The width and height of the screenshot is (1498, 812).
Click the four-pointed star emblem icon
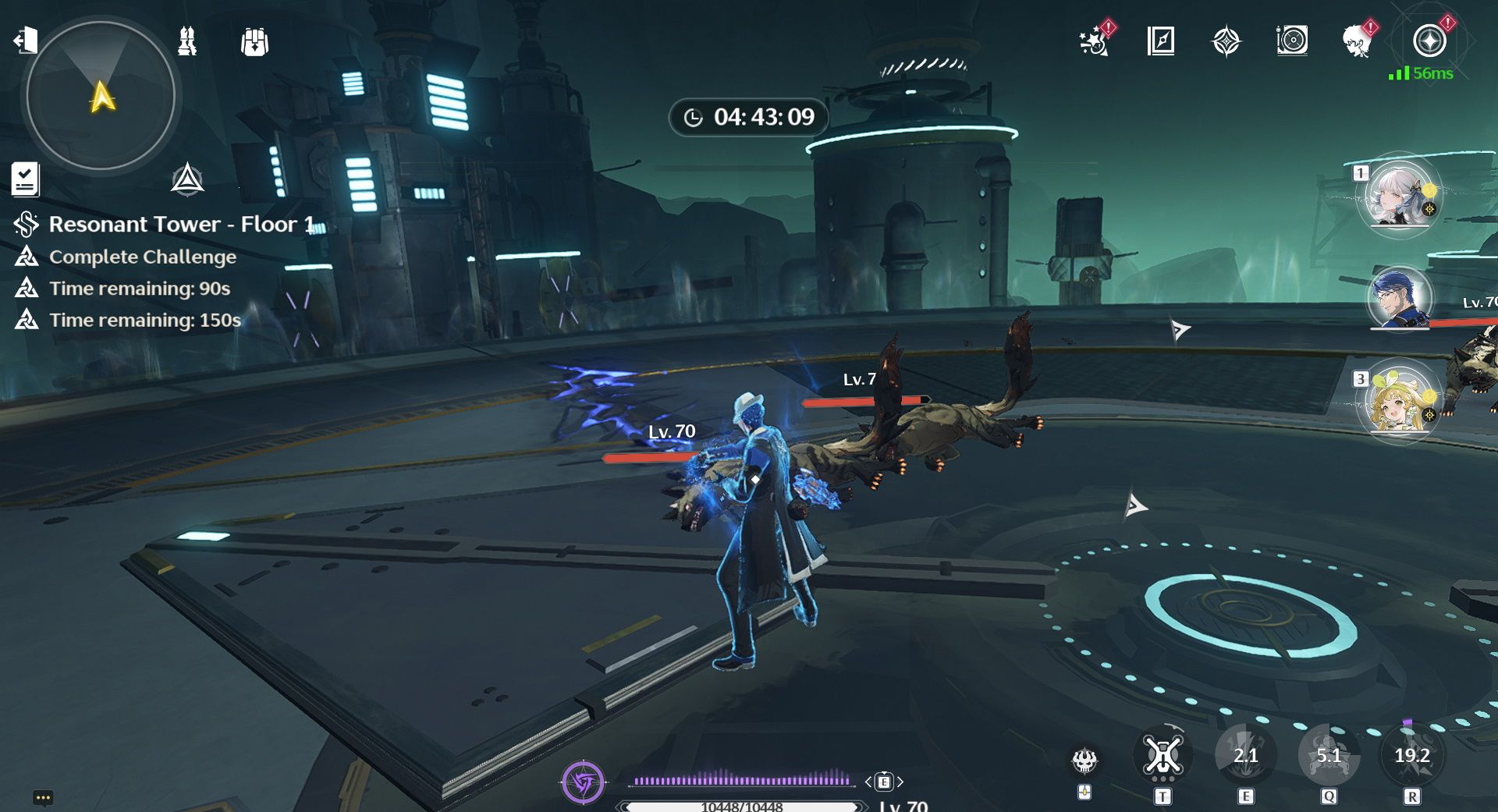tap(1226, 41)
